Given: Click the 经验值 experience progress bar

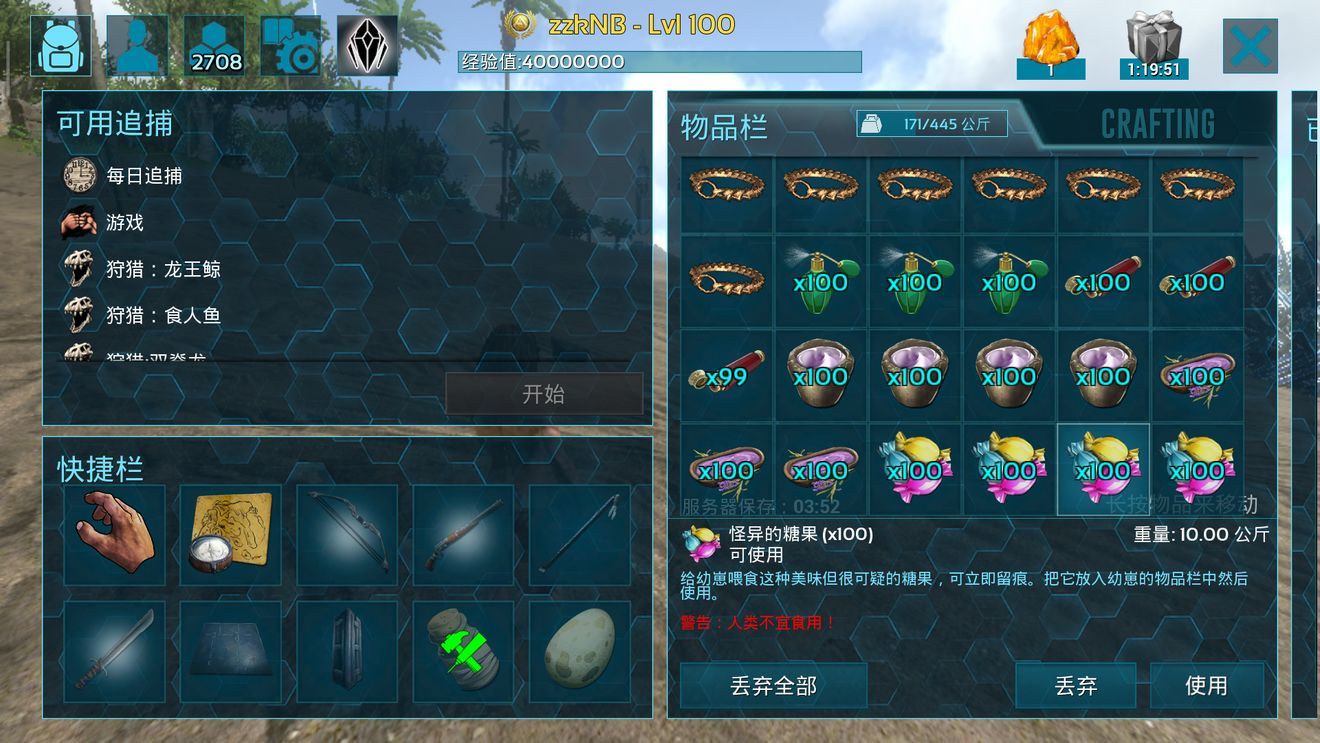Looking at the screenshot, I should pos(659,61).
